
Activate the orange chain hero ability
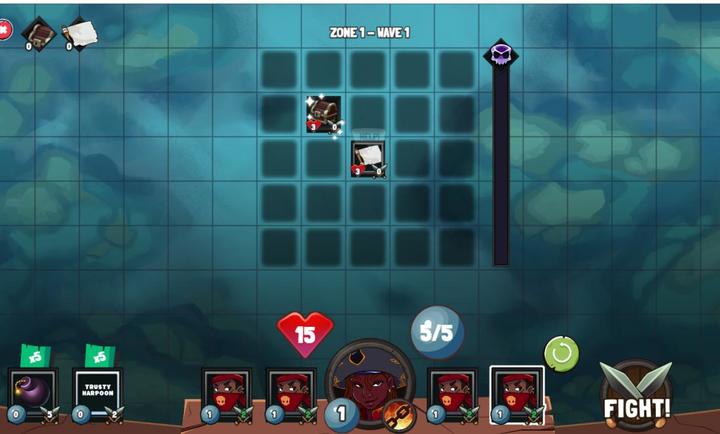point(399,412)
